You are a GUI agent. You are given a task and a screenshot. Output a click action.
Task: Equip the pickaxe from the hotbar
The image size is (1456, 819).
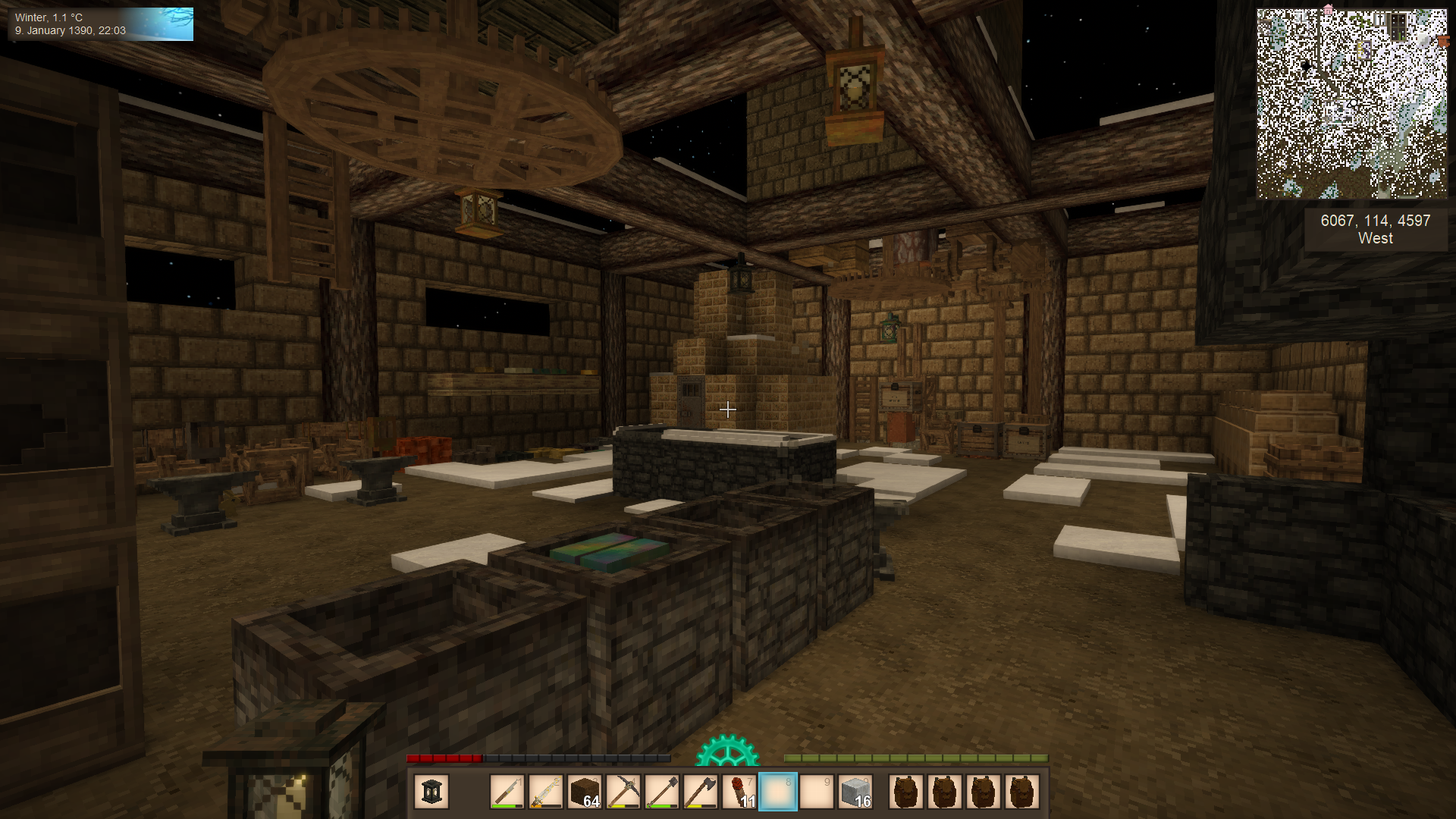tap(623, 792)
